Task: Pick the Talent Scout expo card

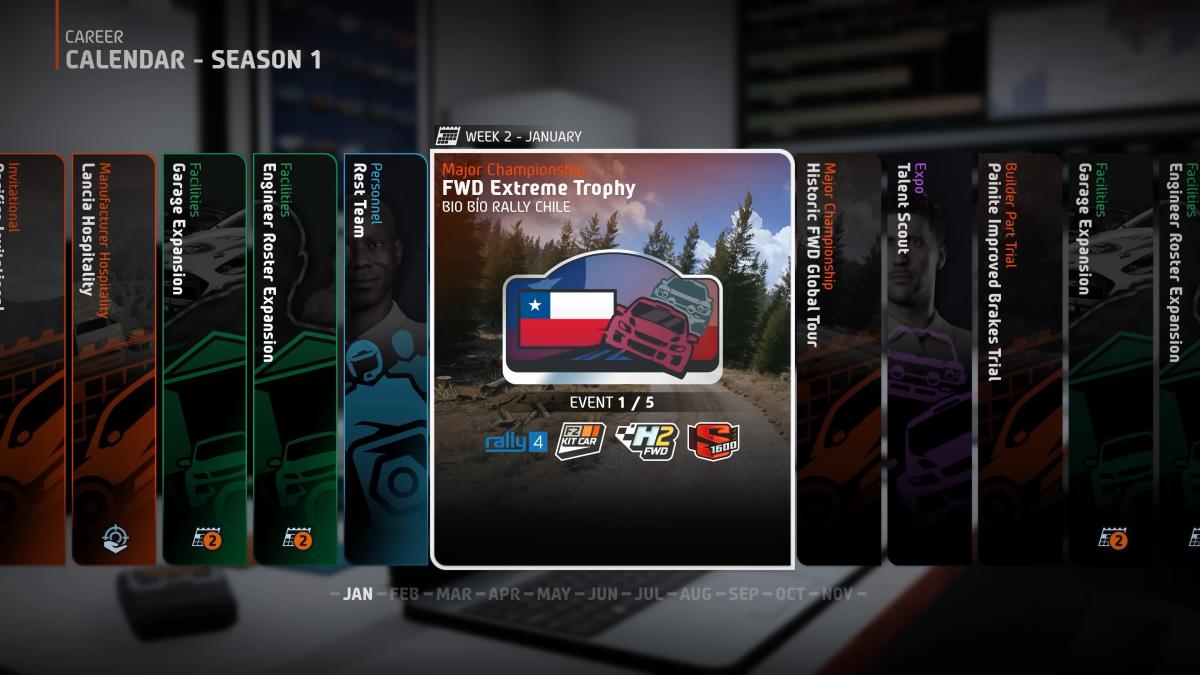Action: [x=928, y=358]
